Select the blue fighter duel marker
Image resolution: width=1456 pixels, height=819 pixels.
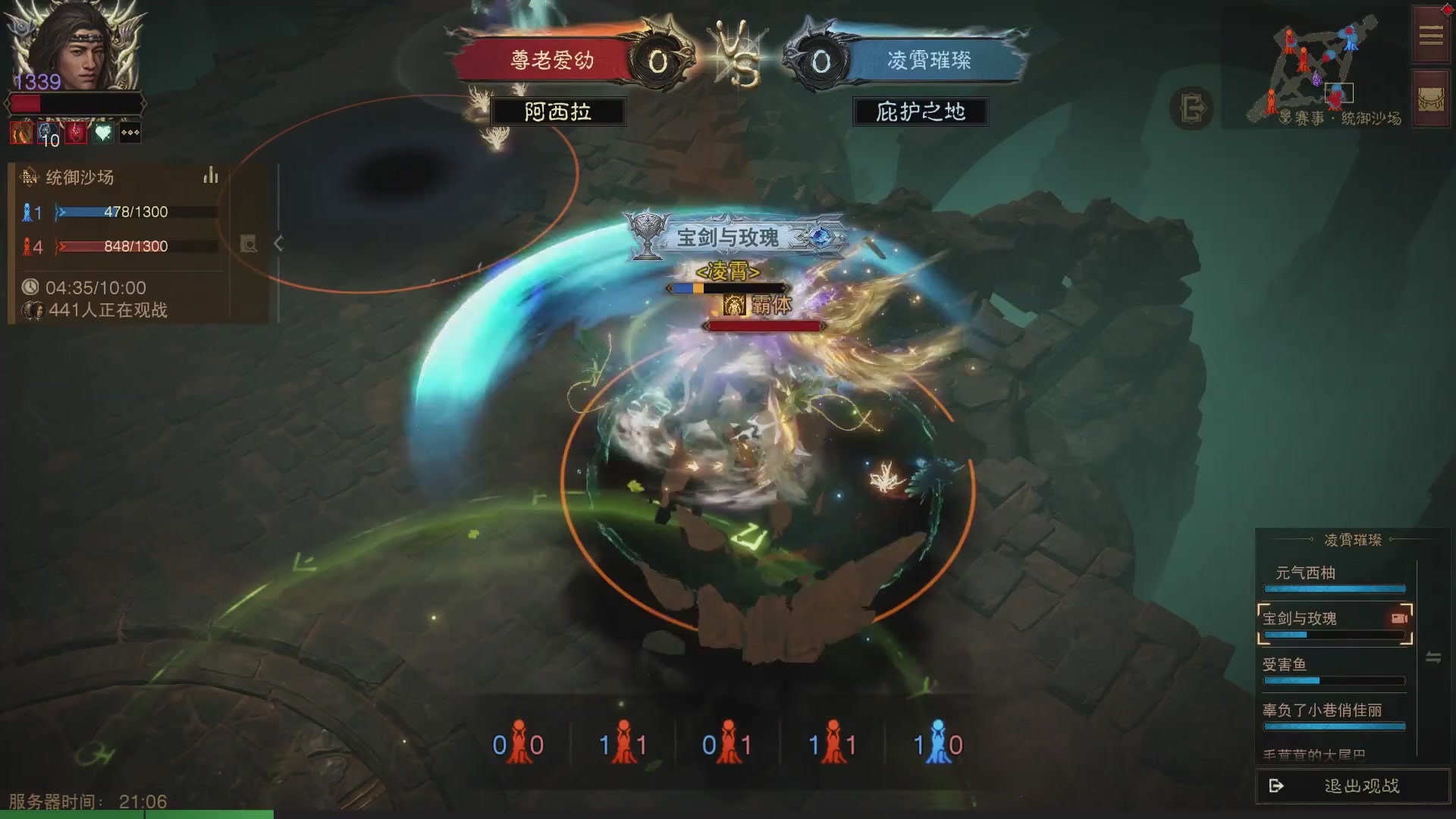(938, 743)
